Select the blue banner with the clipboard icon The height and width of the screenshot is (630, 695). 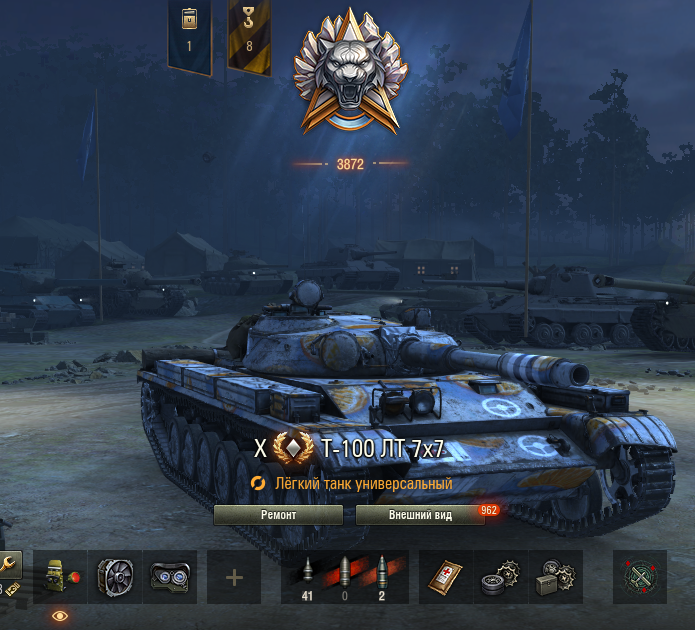click(x=189, y=35)
